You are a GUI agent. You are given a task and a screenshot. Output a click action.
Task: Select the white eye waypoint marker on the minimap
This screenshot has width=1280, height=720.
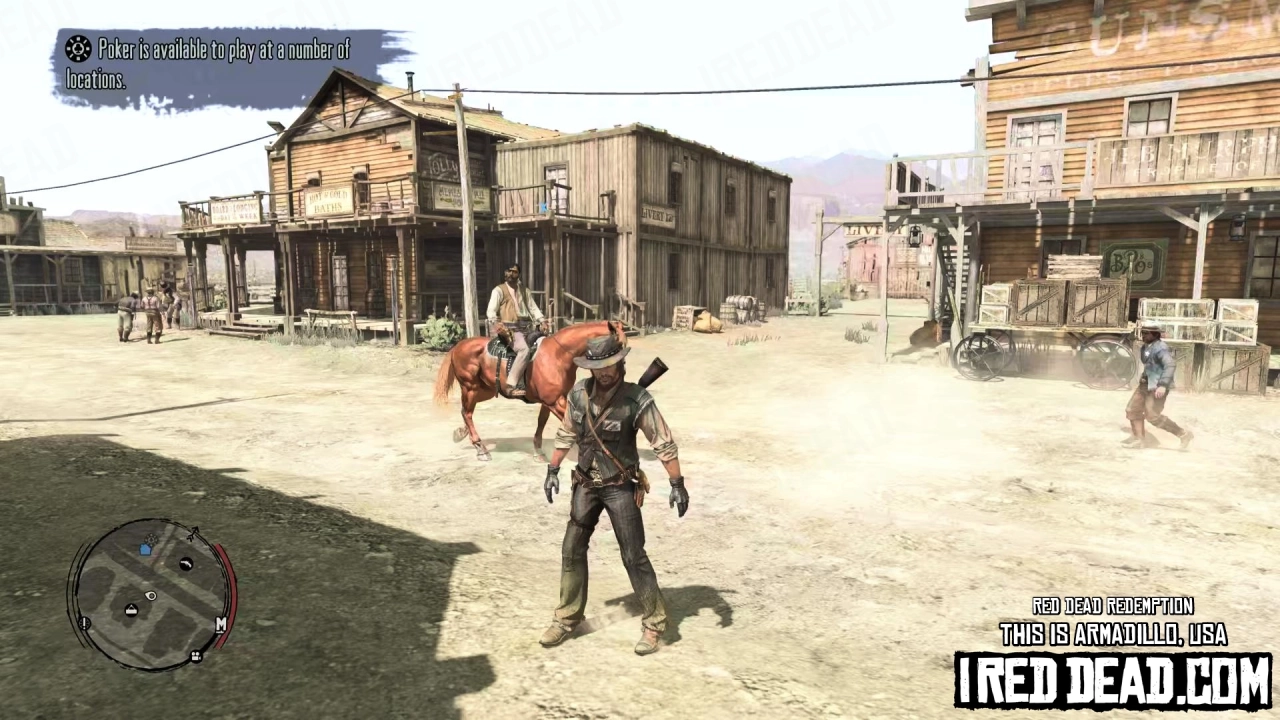pyautogui.click(x=150, y=596)
